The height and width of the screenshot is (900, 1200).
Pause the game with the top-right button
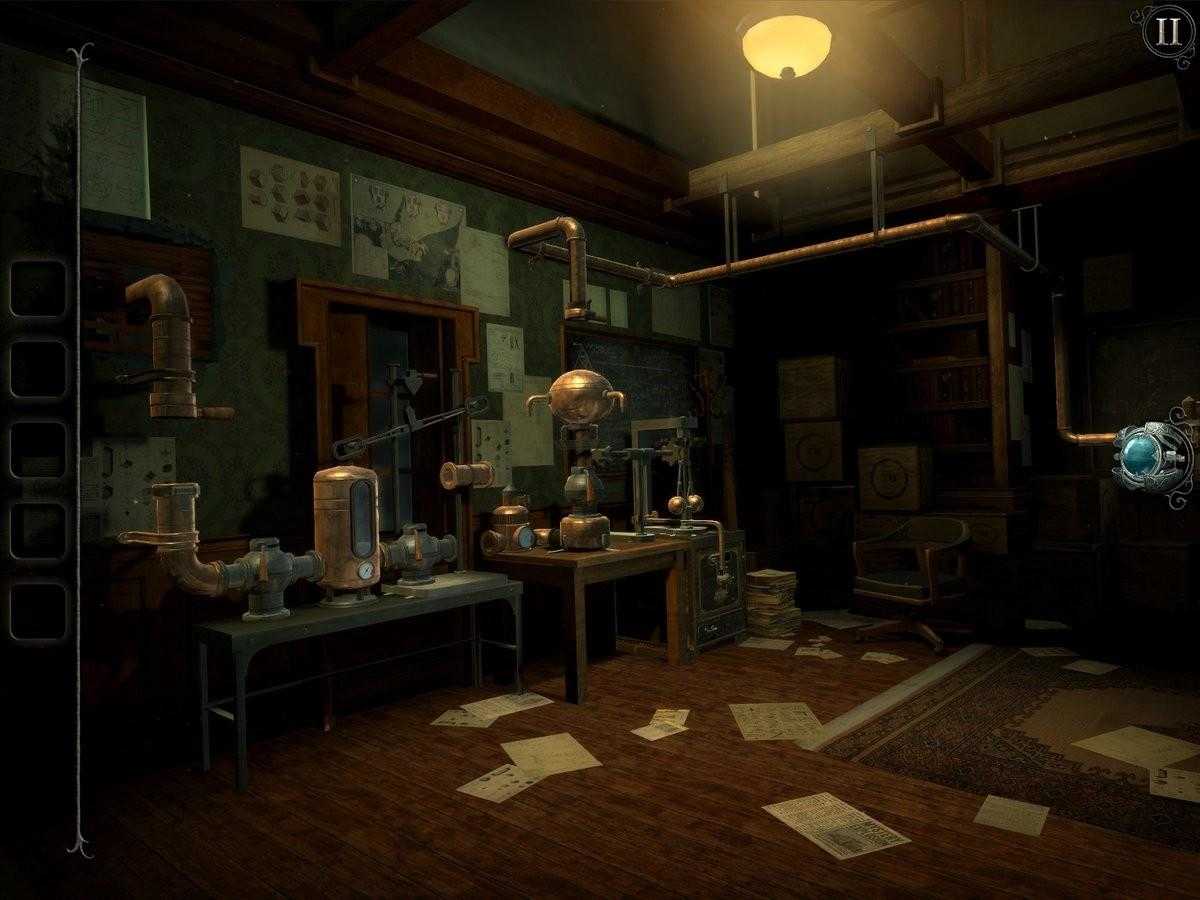tap(1166, 31)
